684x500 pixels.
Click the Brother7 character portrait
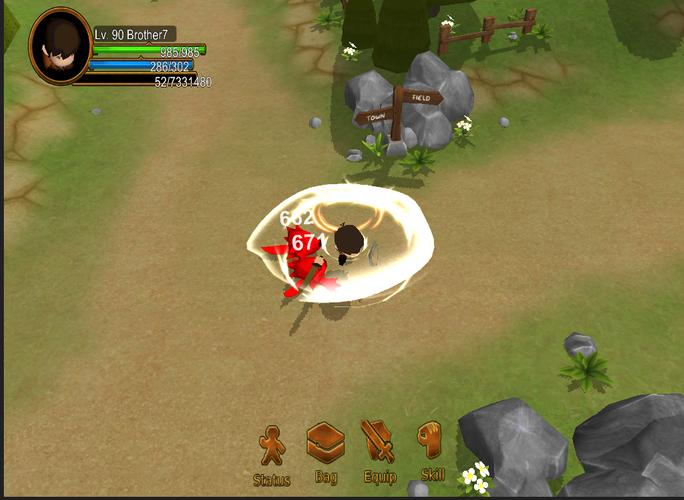(x=60, y=45)
